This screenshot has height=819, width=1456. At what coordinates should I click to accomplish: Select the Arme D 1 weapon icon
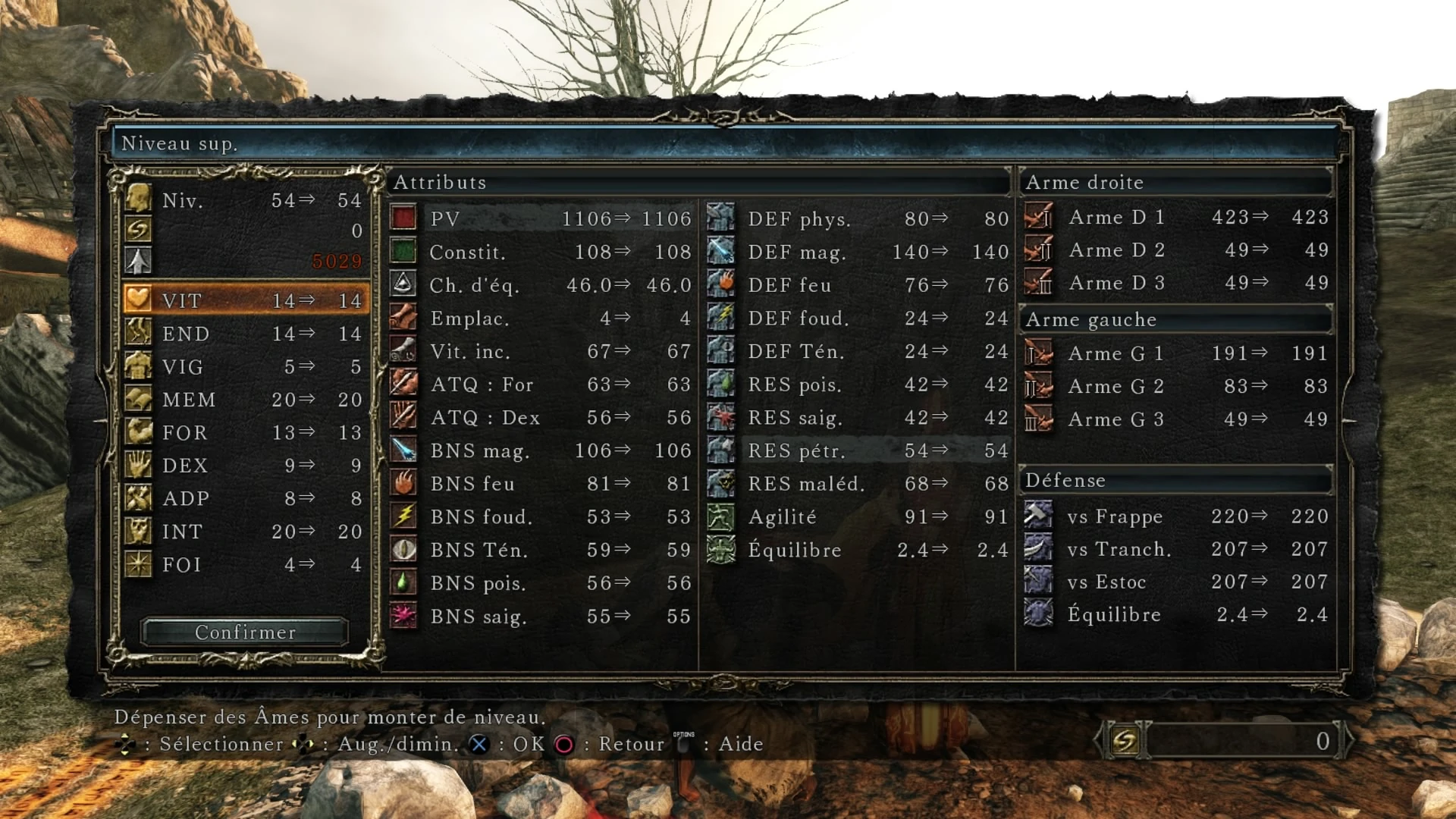click(1039, 218)
